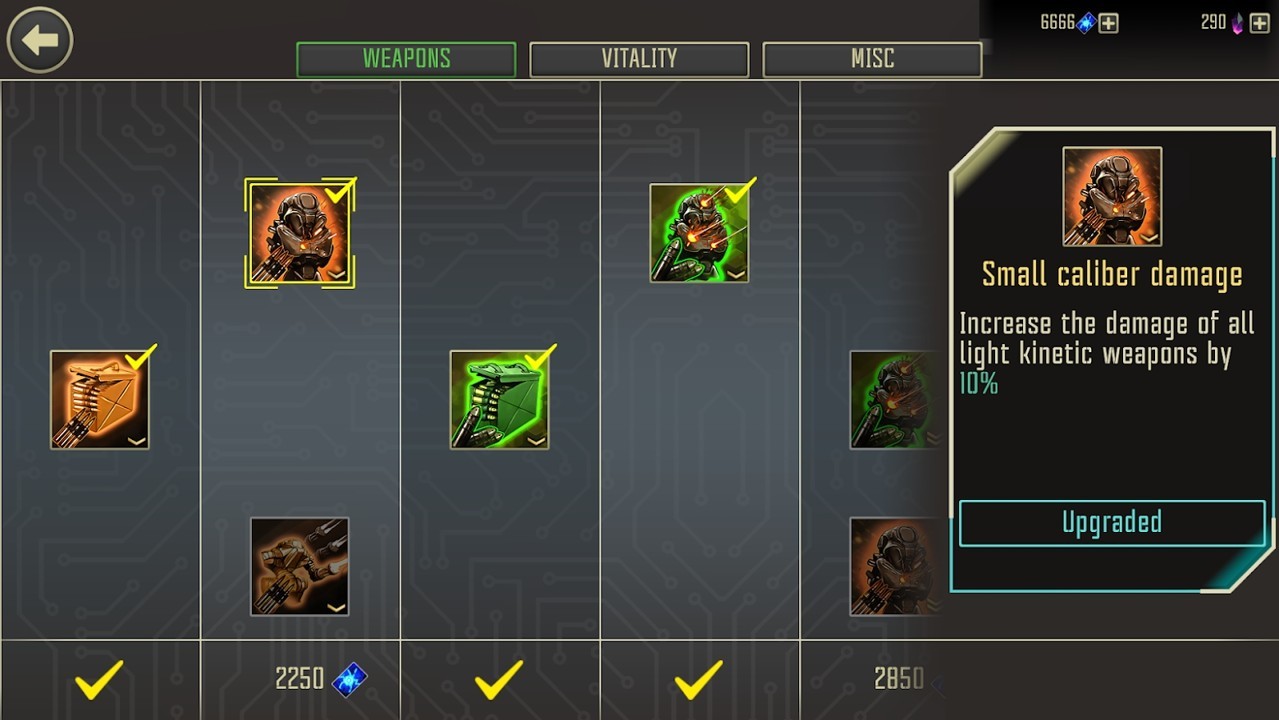
Task: Add more blue crystal currency
Action: (x=1109, y=23)
